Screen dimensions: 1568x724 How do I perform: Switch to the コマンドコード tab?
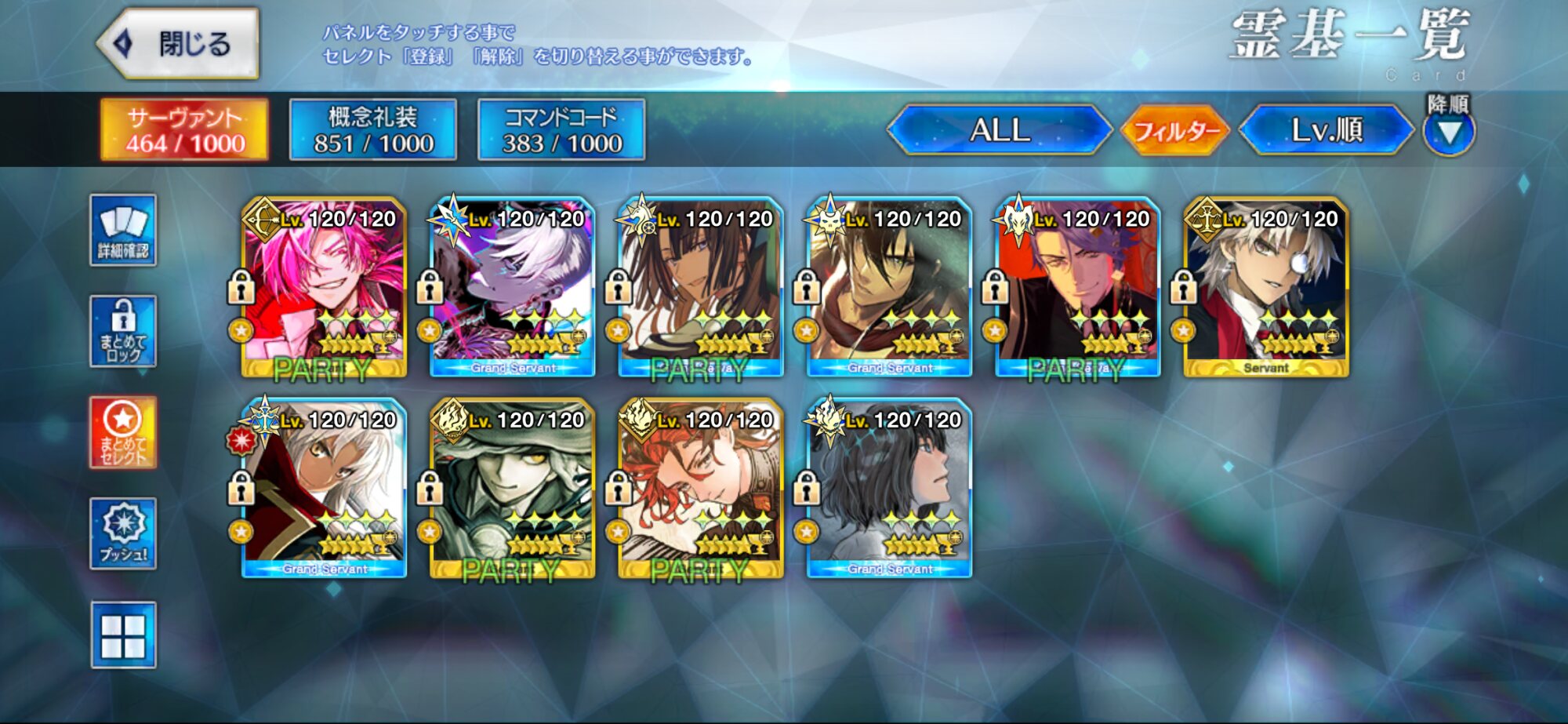click(561, 130)
